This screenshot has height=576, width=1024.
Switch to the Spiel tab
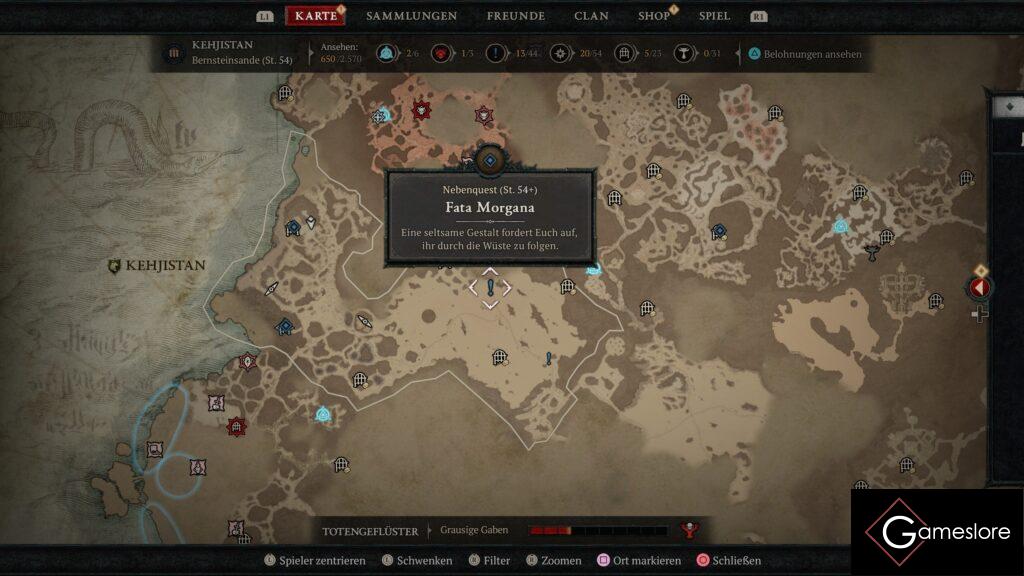pyautogui.click(x=714, y=16)
